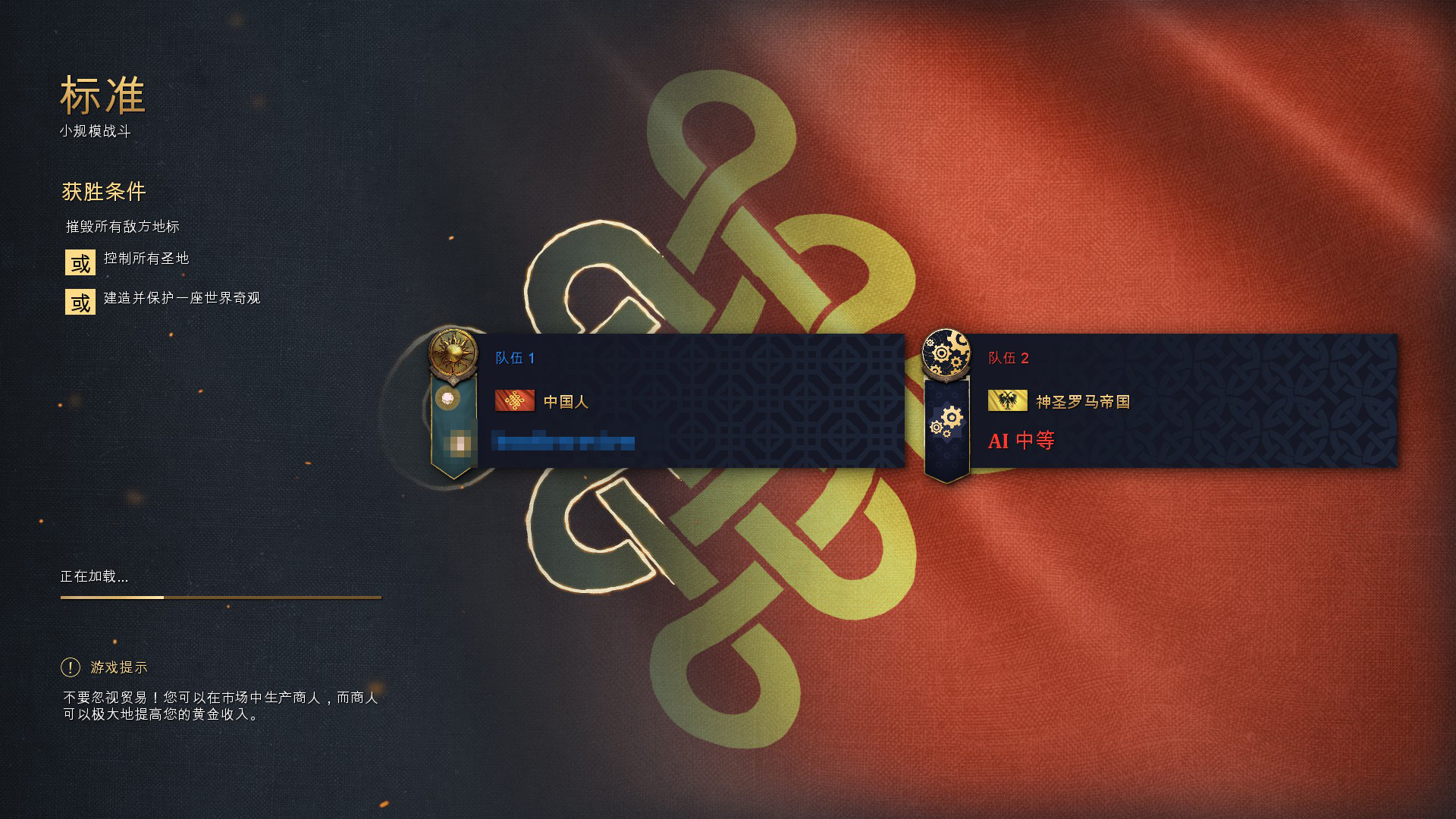Click the circled exclamation game tip icon
Image resolution: width=1456 pixels, height=819 pixels.
70,668
